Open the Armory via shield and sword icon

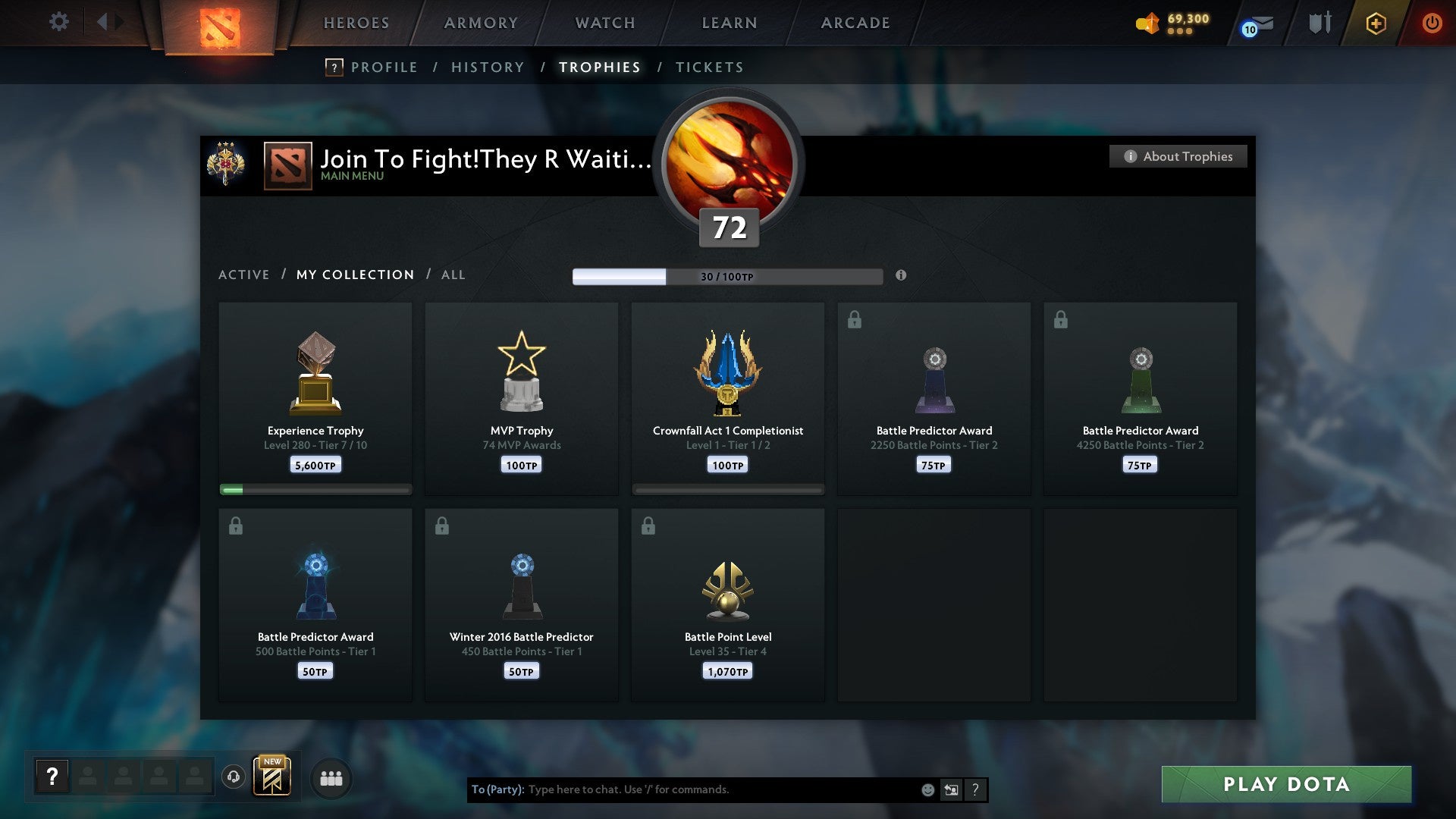1320,23
